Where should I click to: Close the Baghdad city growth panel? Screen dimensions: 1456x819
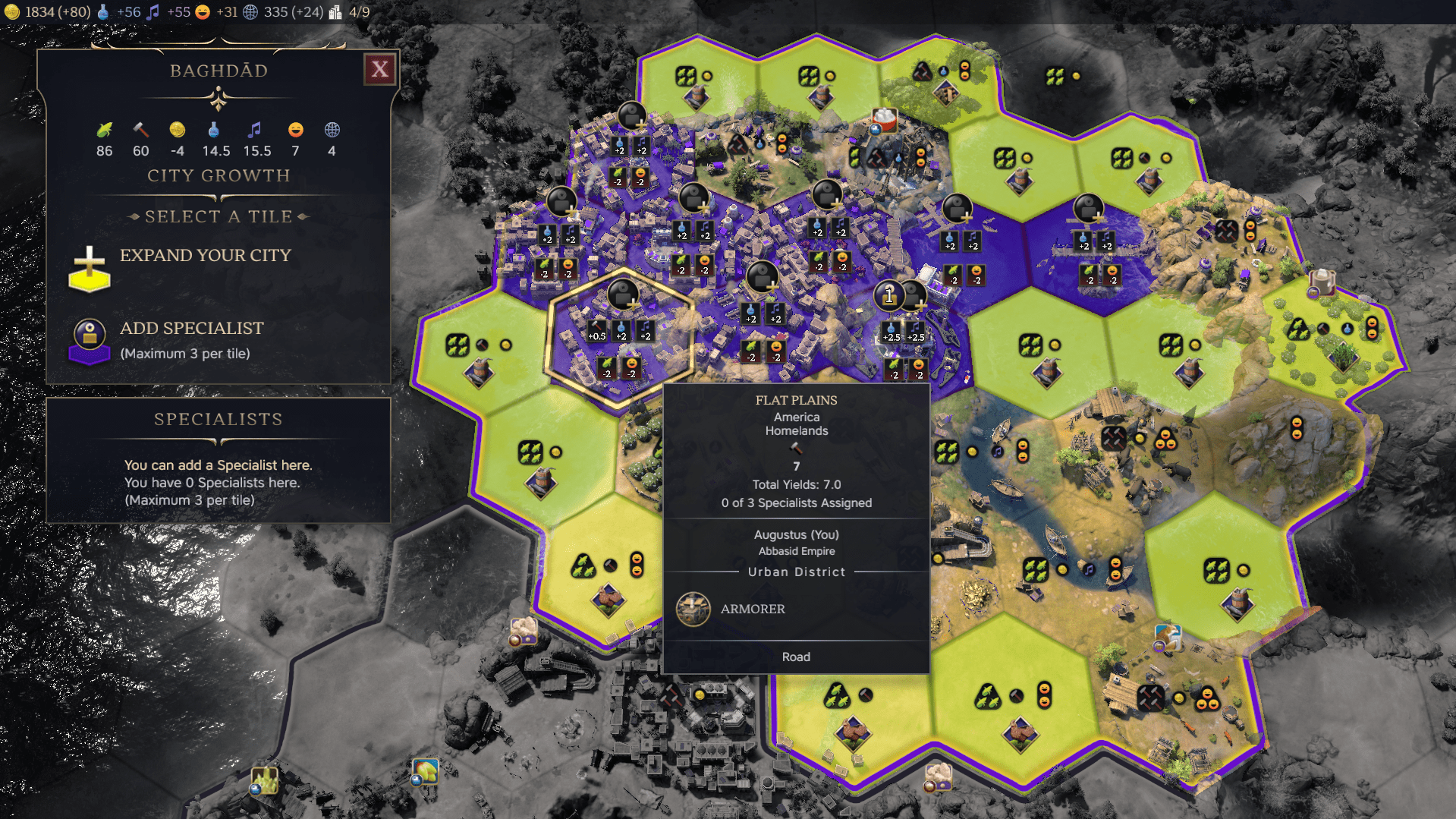(x=379, y=70)
